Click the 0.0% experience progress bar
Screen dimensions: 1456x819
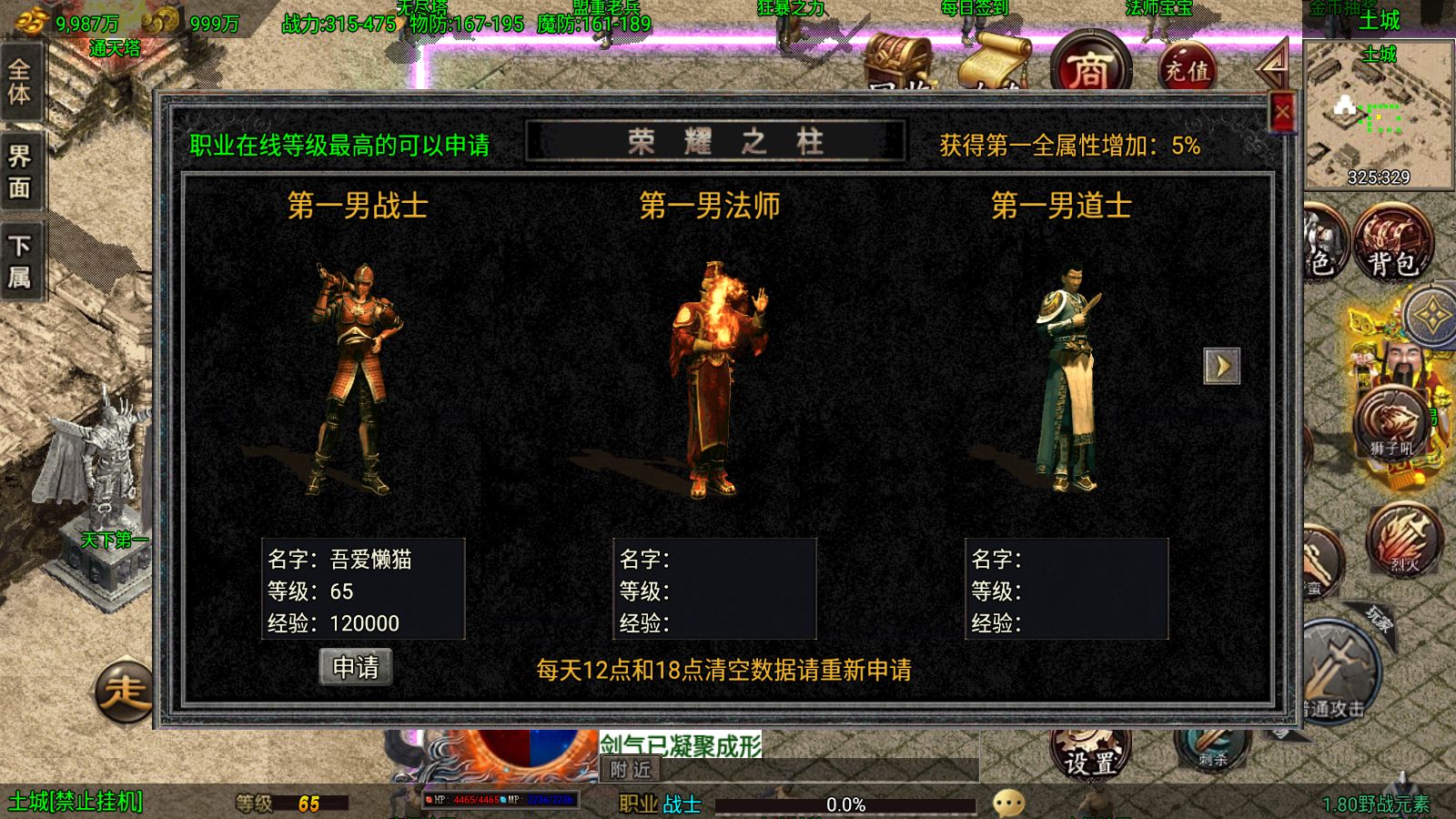(x=846, y=804)
